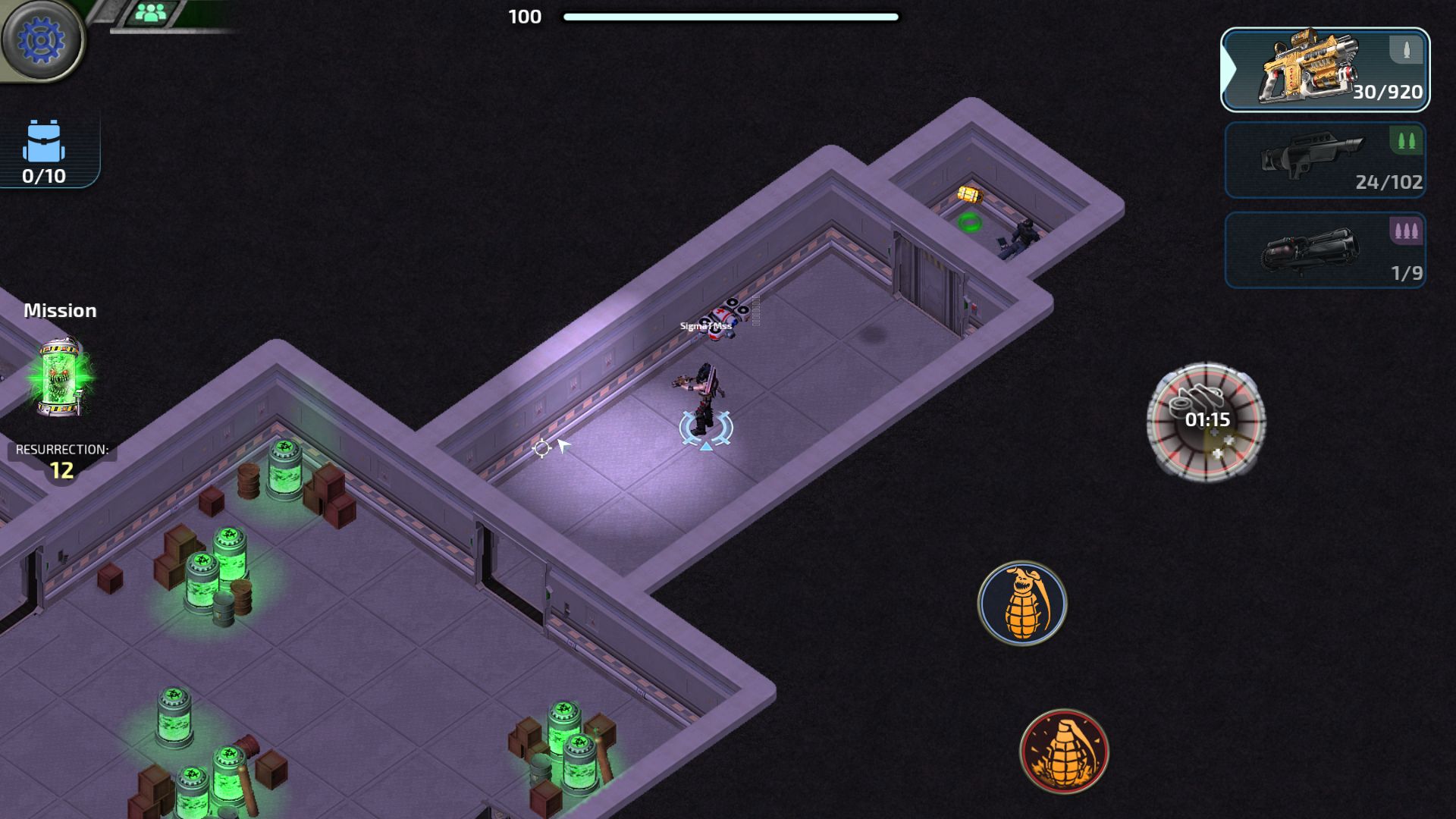Open the gear settings menu

tap(41, 39)
